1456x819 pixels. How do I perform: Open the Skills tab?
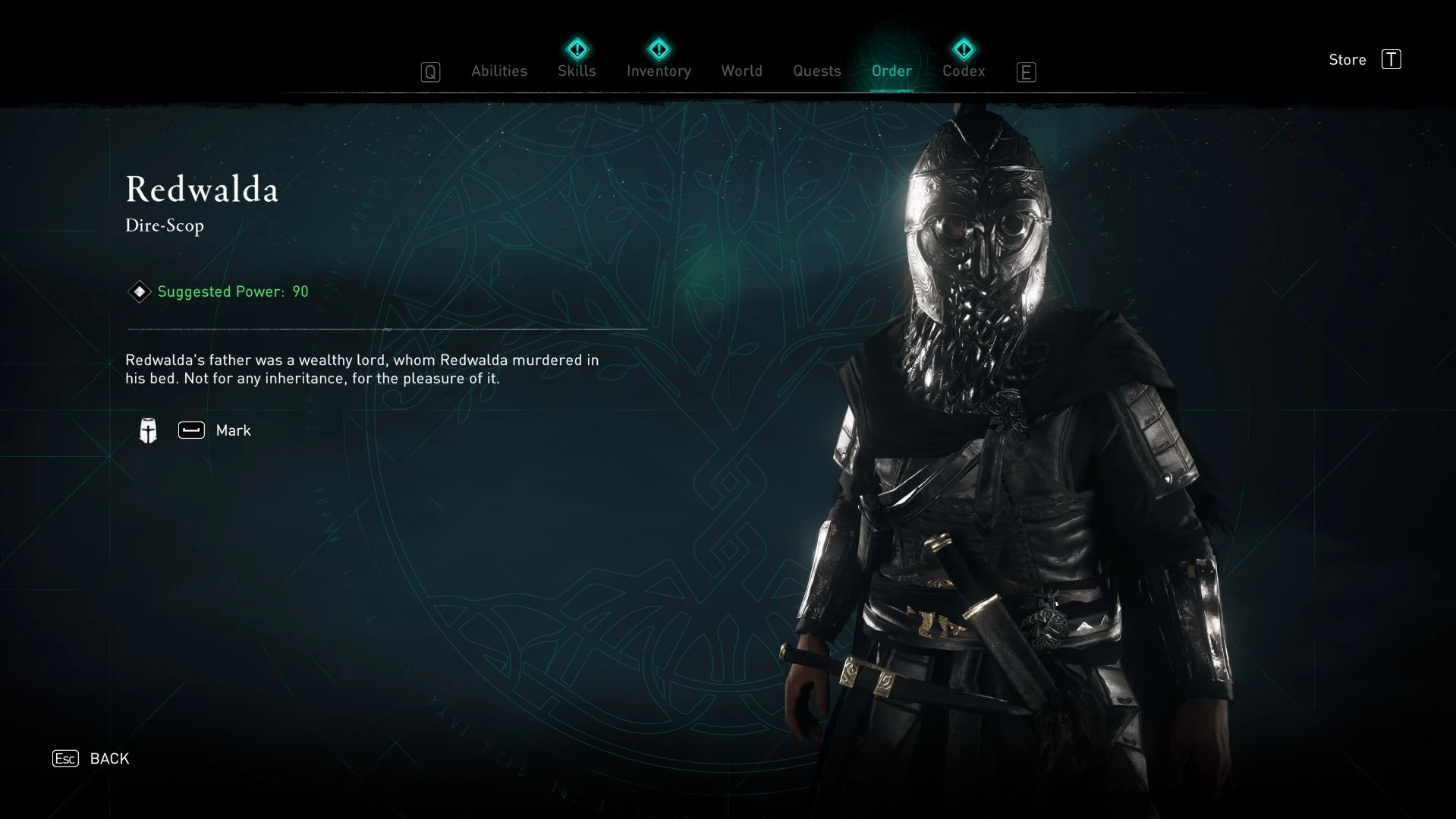pos(577,71)
